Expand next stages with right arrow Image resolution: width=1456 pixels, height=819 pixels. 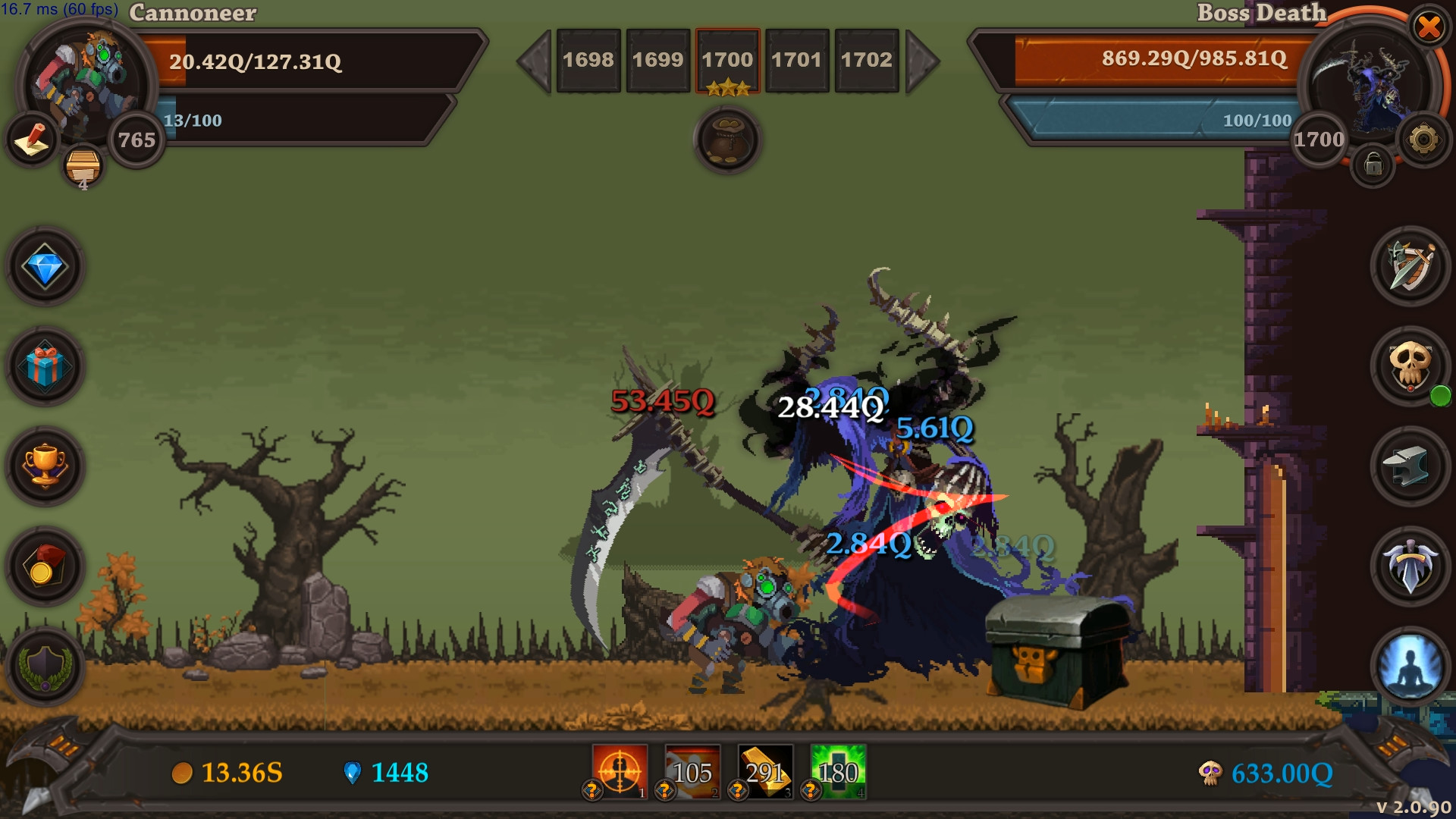(924, 61)
